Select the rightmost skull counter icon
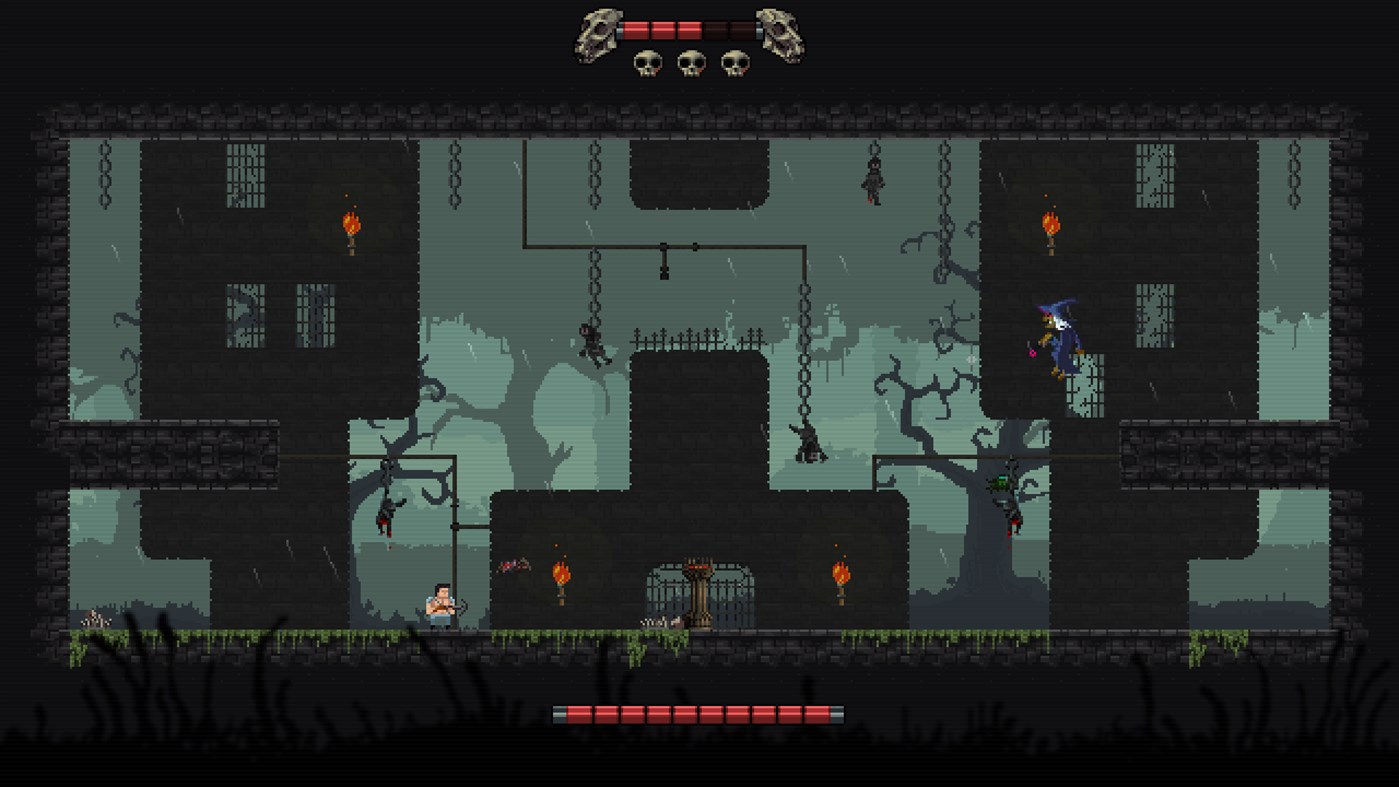The height and width of the screenshot is (787, 1399). pos(734,60)
